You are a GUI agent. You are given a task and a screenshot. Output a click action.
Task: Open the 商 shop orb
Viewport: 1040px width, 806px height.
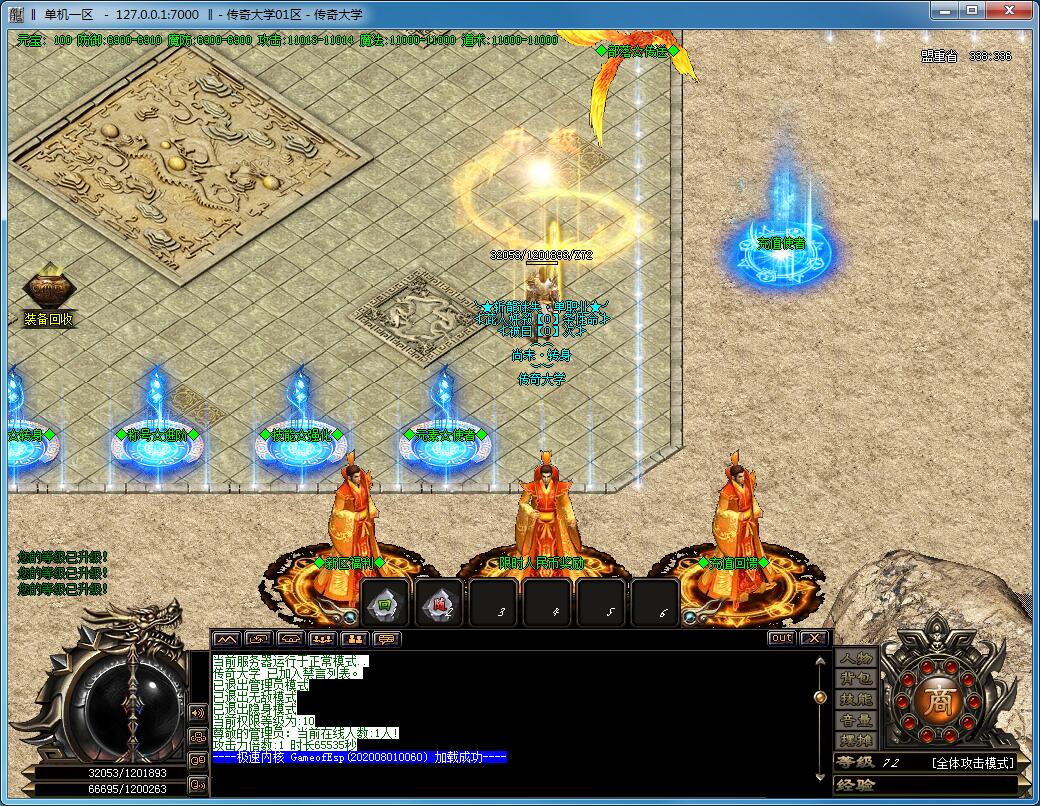(940, 697)
